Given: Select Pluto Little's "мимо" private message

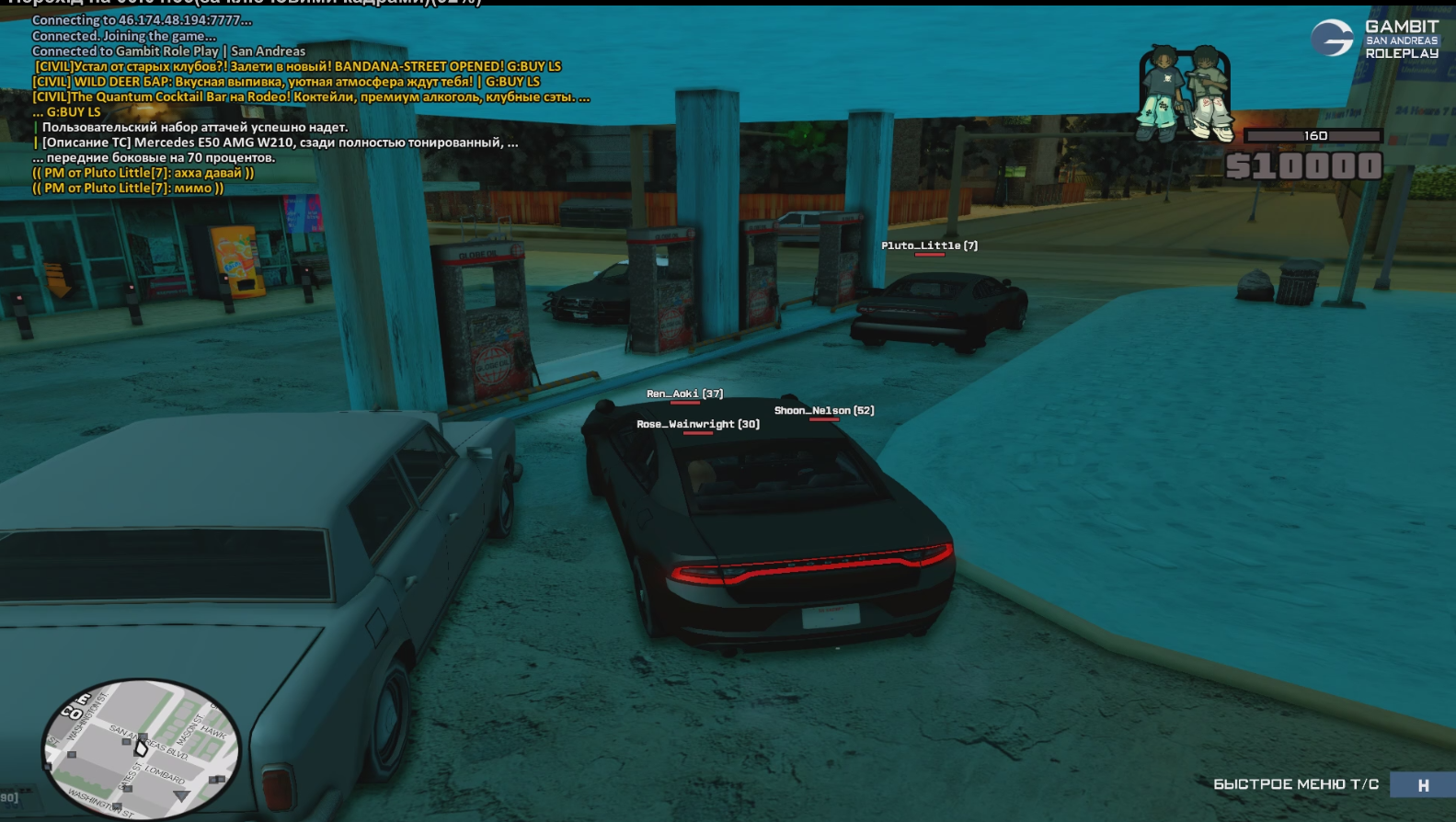Looking at the screenshot, I should pos(128,188).
